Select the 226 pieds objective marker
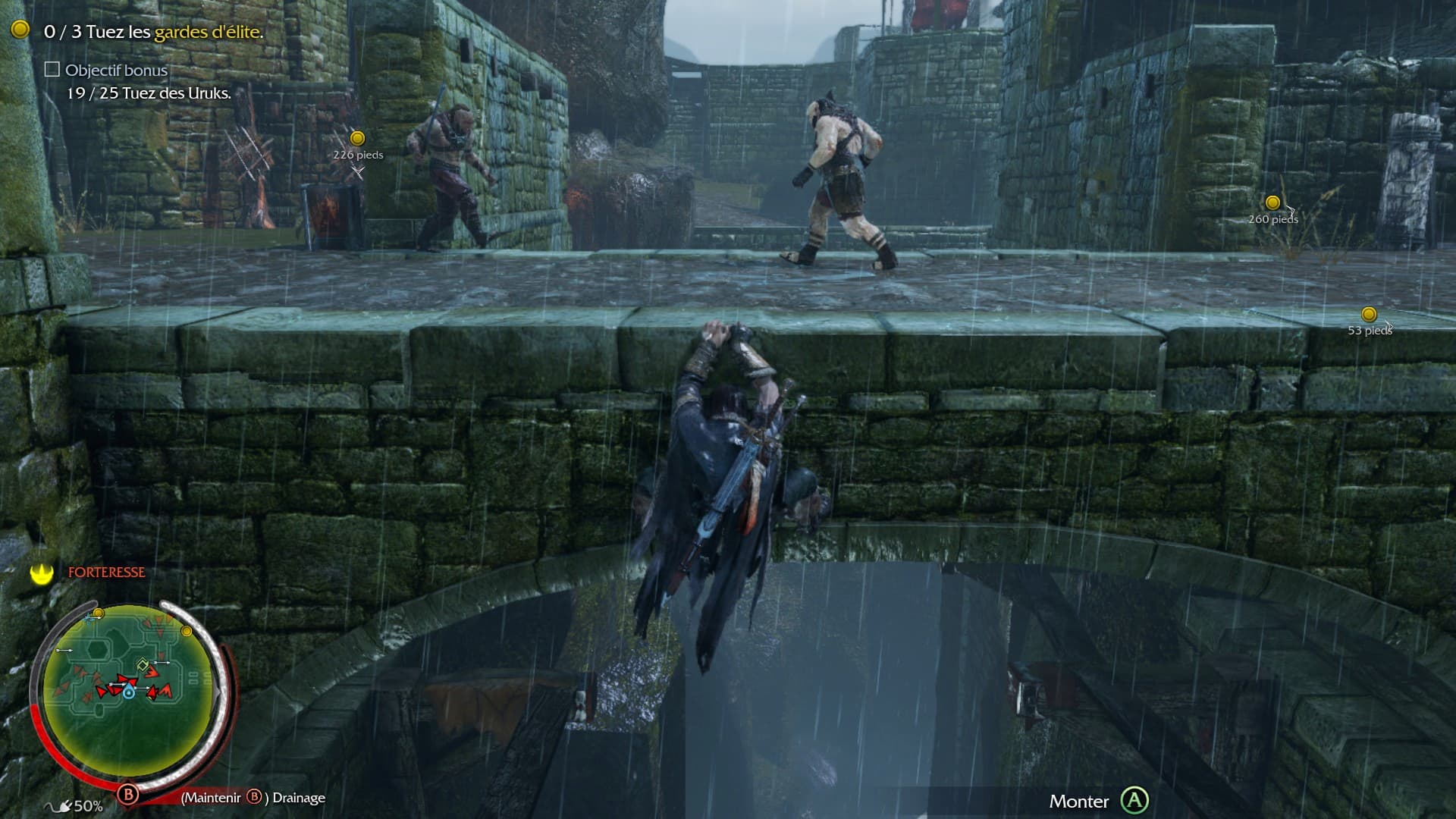The image size is (1456, 819). coord(357,139)
